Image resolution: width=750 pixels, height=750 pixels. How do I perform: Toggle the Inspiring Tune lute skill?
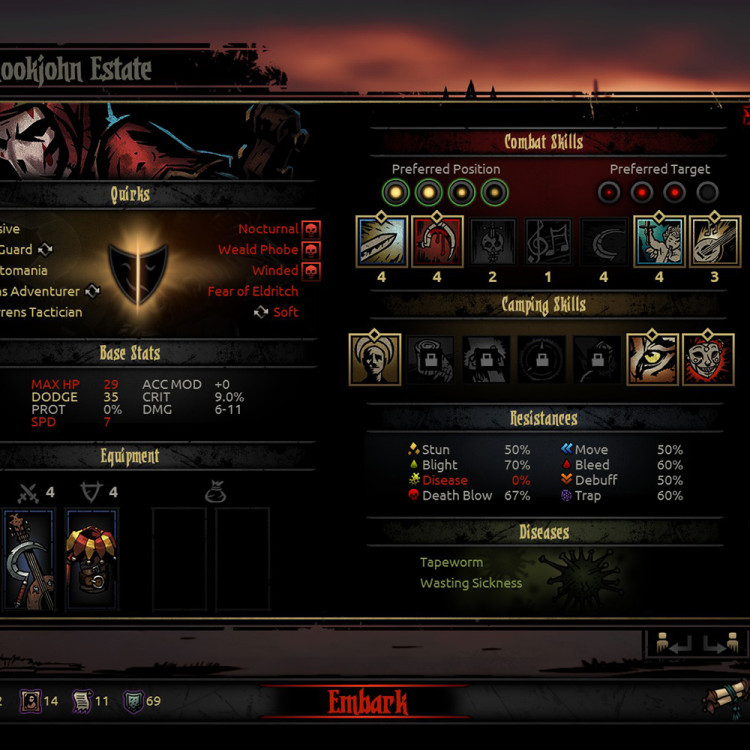point(714,242)
